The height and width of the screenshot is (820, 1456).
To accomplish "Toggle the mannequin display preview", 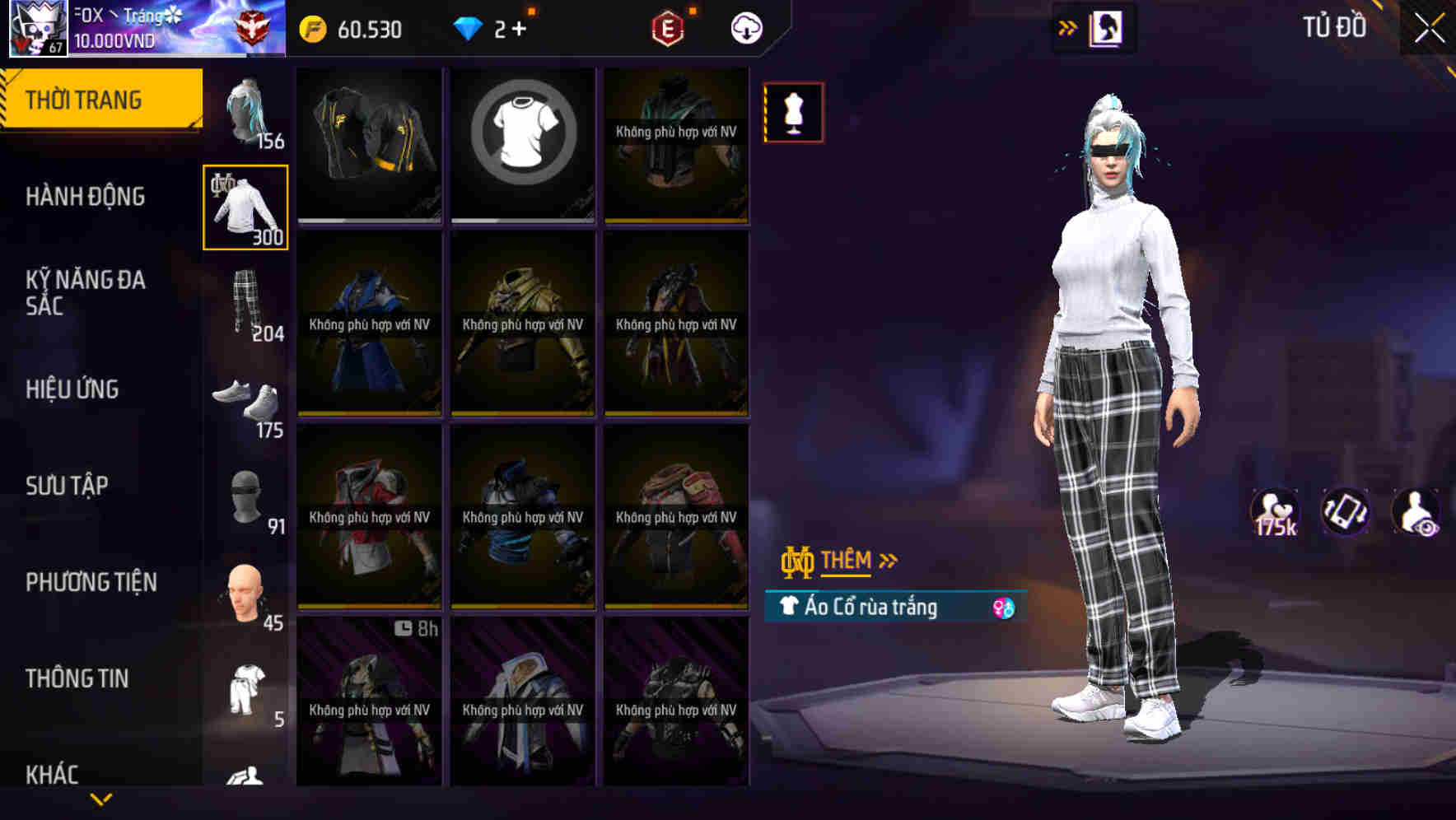I will pos(793,113).
